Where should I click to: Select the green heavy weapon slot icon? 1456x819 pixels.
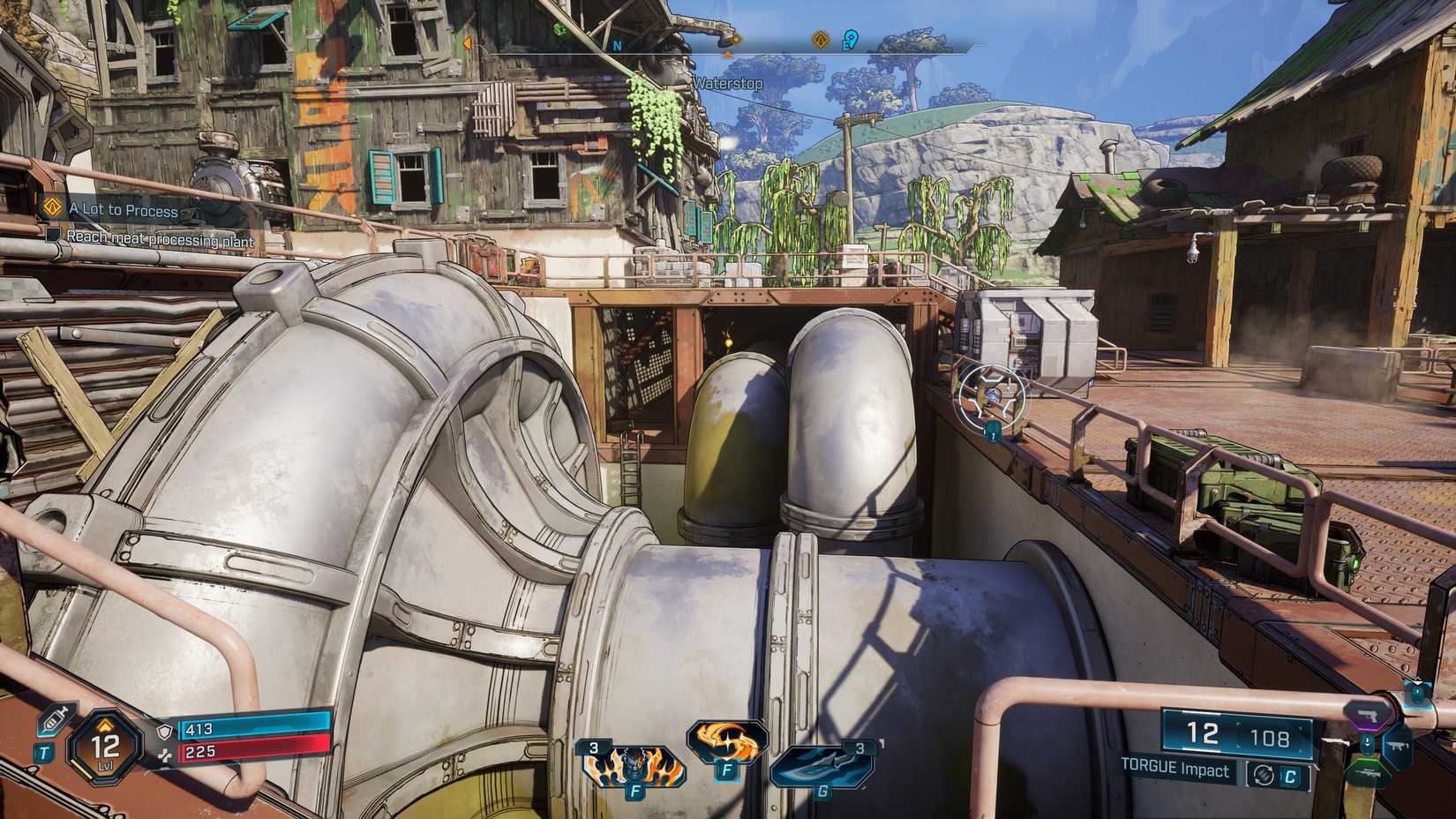(1366, 772)
